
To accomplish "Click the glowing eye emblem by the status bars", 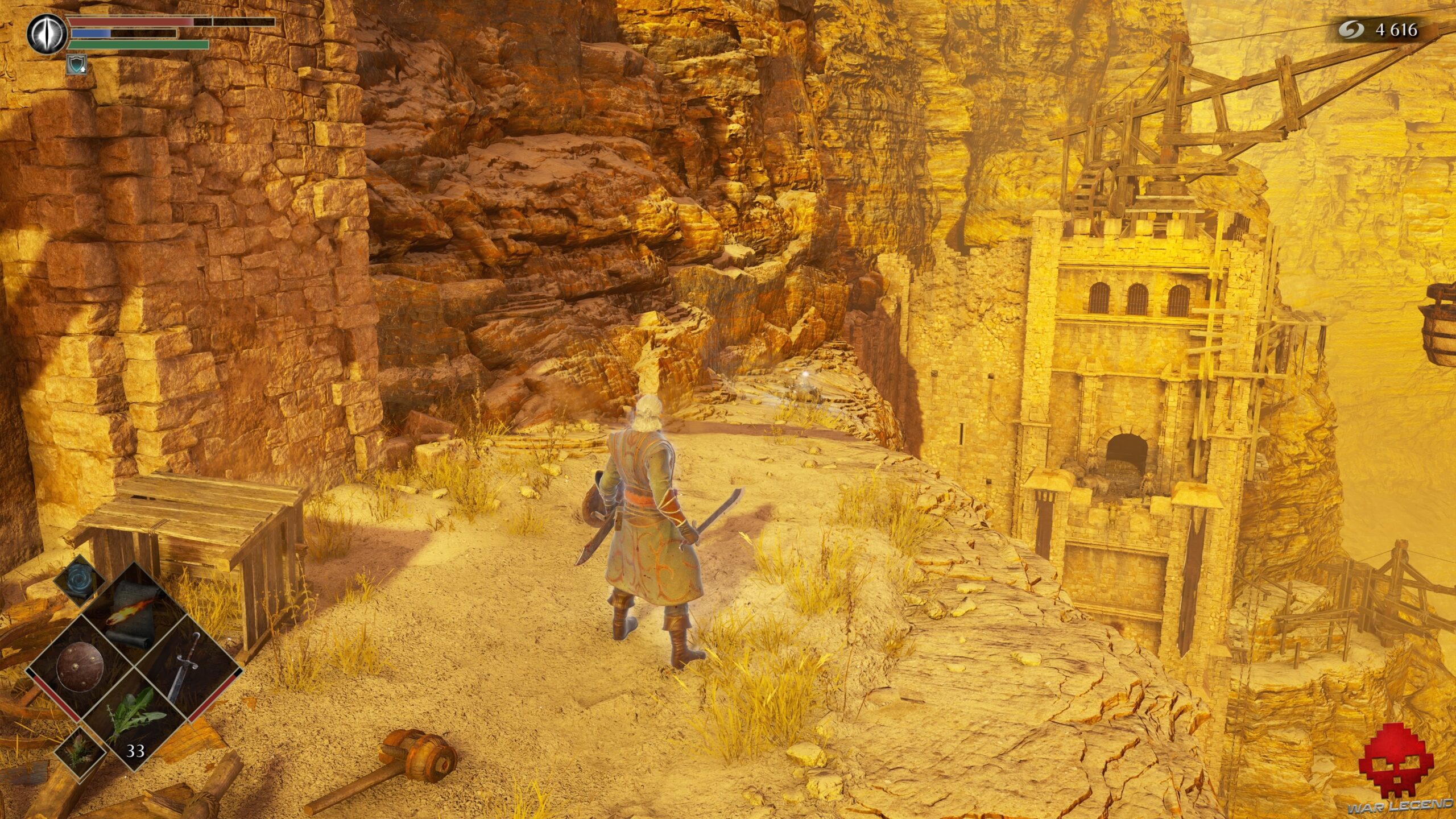I will click(47, 32).
